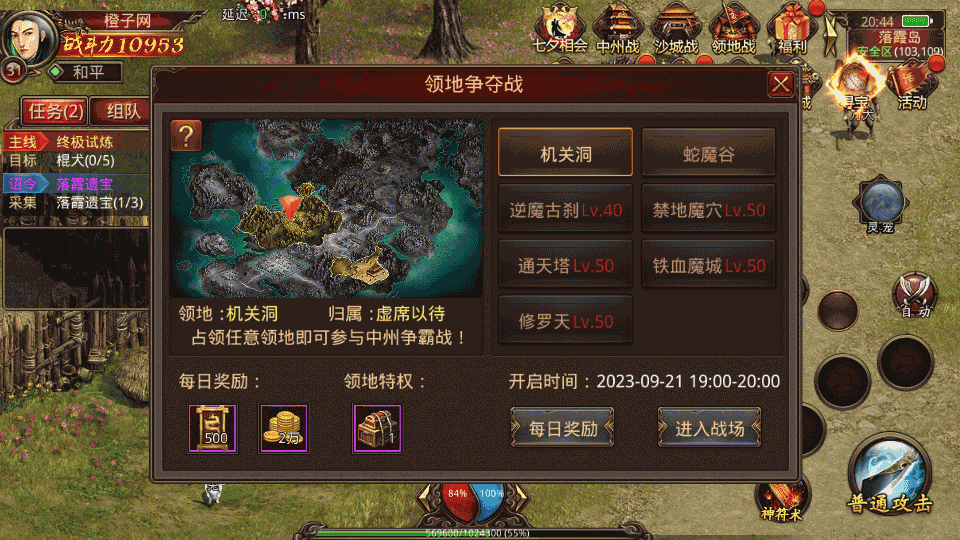This screenshot has width=960, height=540.
Task: Choose 禁地魔穴 Lv.50 territory
Action: pos(708,210)
